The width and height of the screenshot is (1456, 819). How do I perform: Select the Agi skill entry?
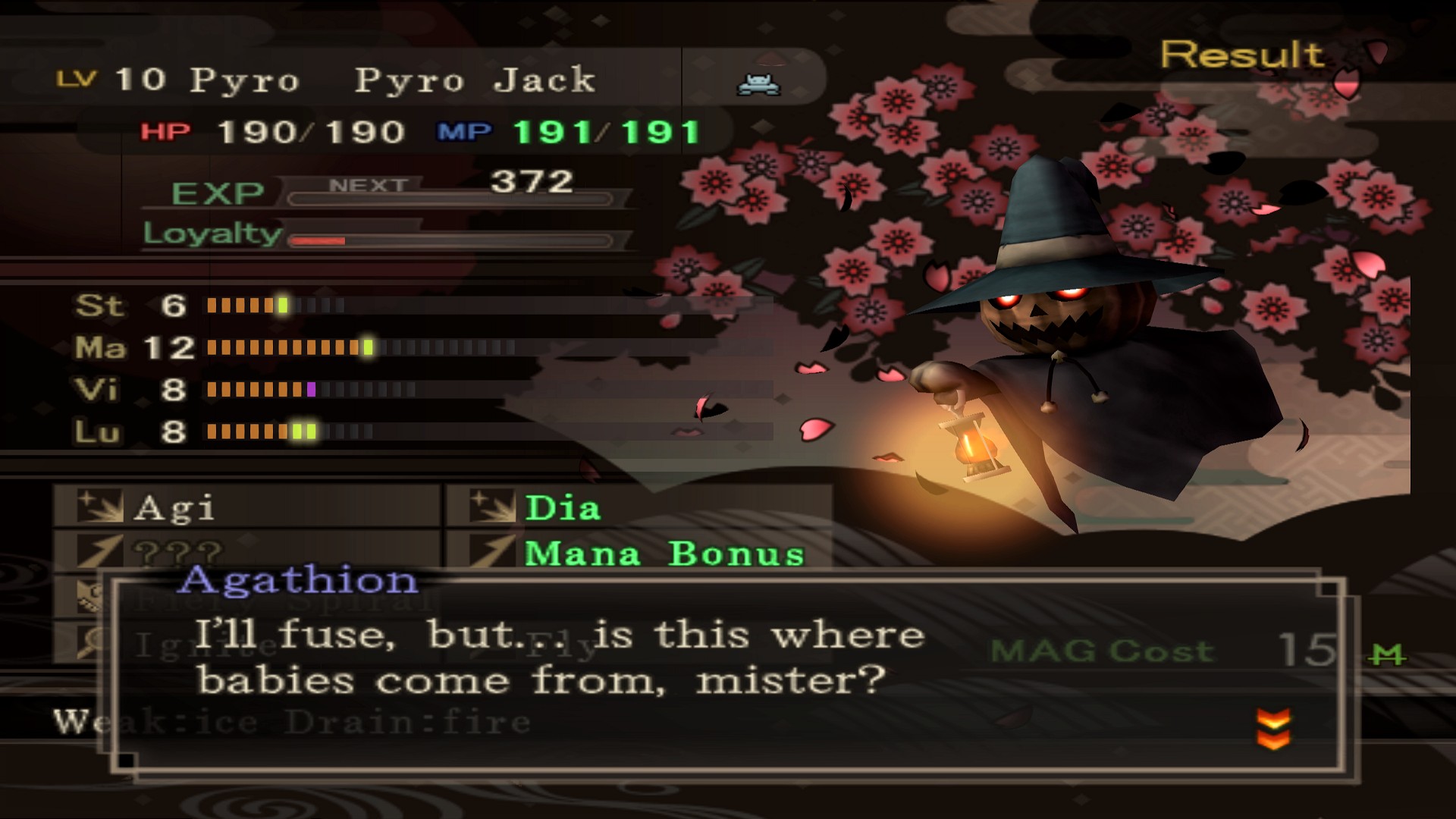tap(173, 508)
